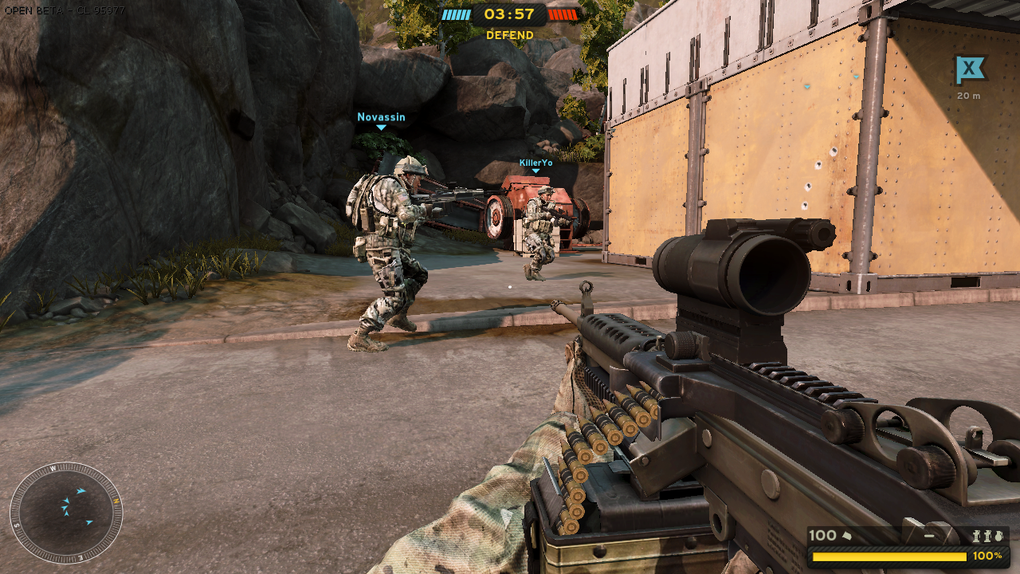Select the KillerYo teammate name tag

click(536, 162)
